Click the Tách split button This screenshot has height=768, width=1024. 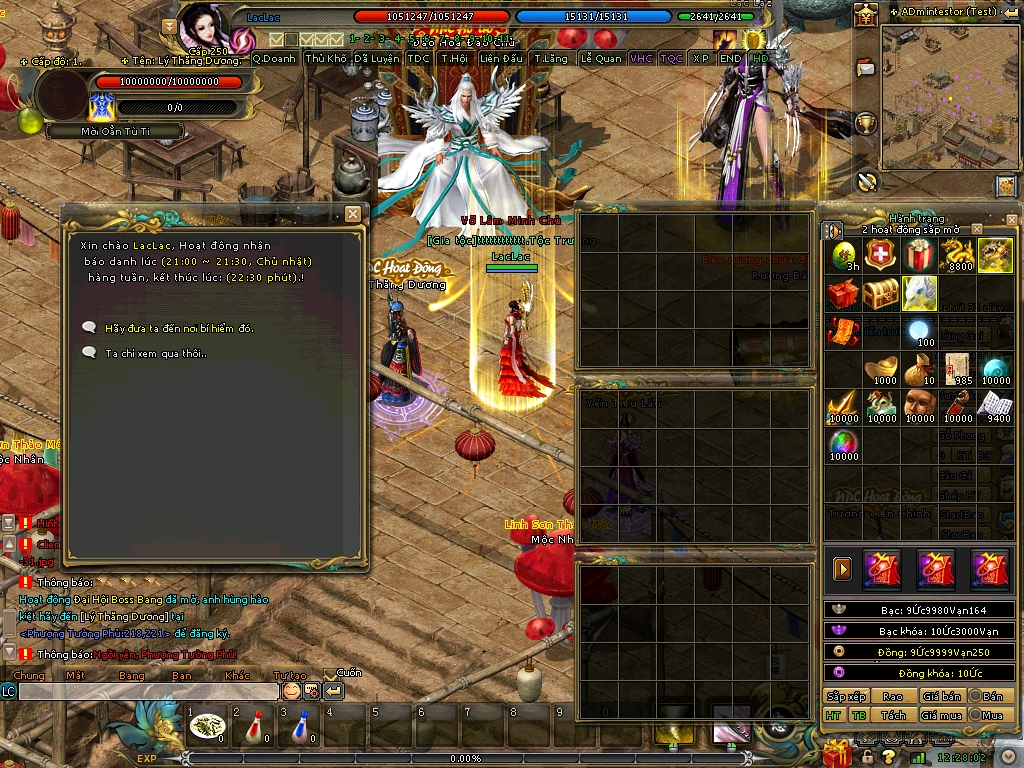[x=893, y=715]
